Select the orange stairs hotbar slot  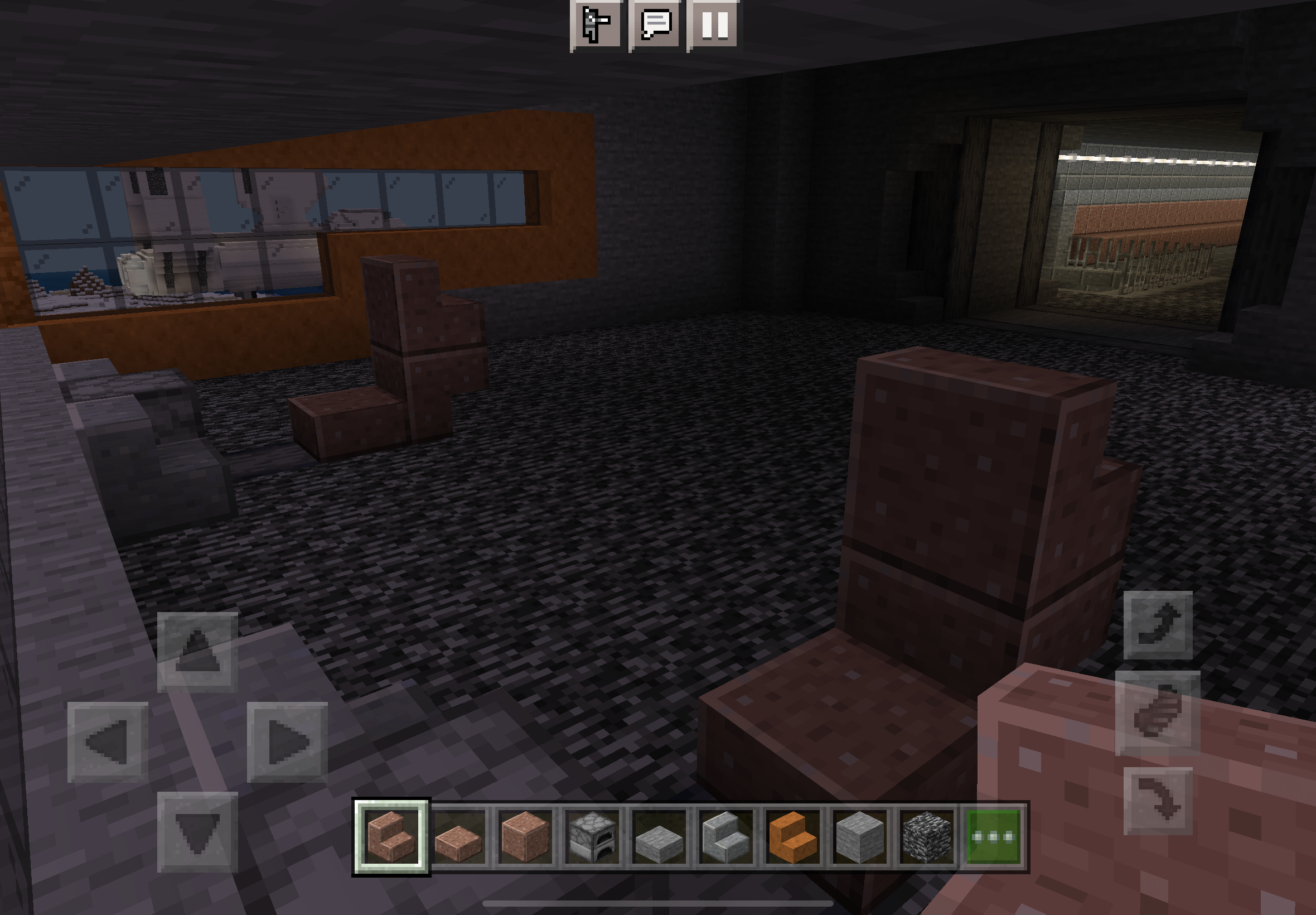pos(793,836)
